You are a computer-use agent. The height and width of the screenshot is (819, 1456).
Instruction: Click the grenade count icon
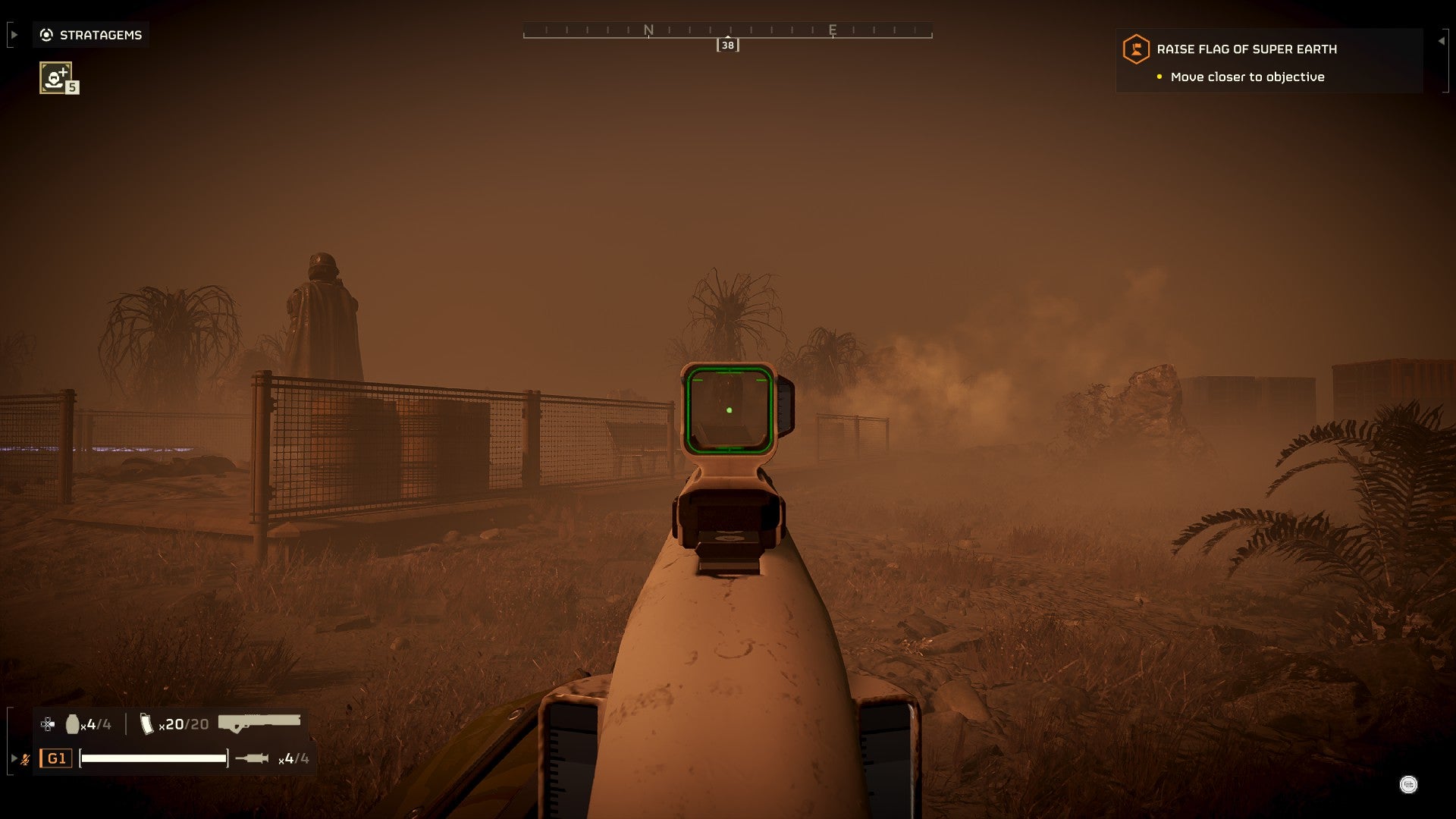tap(74, 724)
